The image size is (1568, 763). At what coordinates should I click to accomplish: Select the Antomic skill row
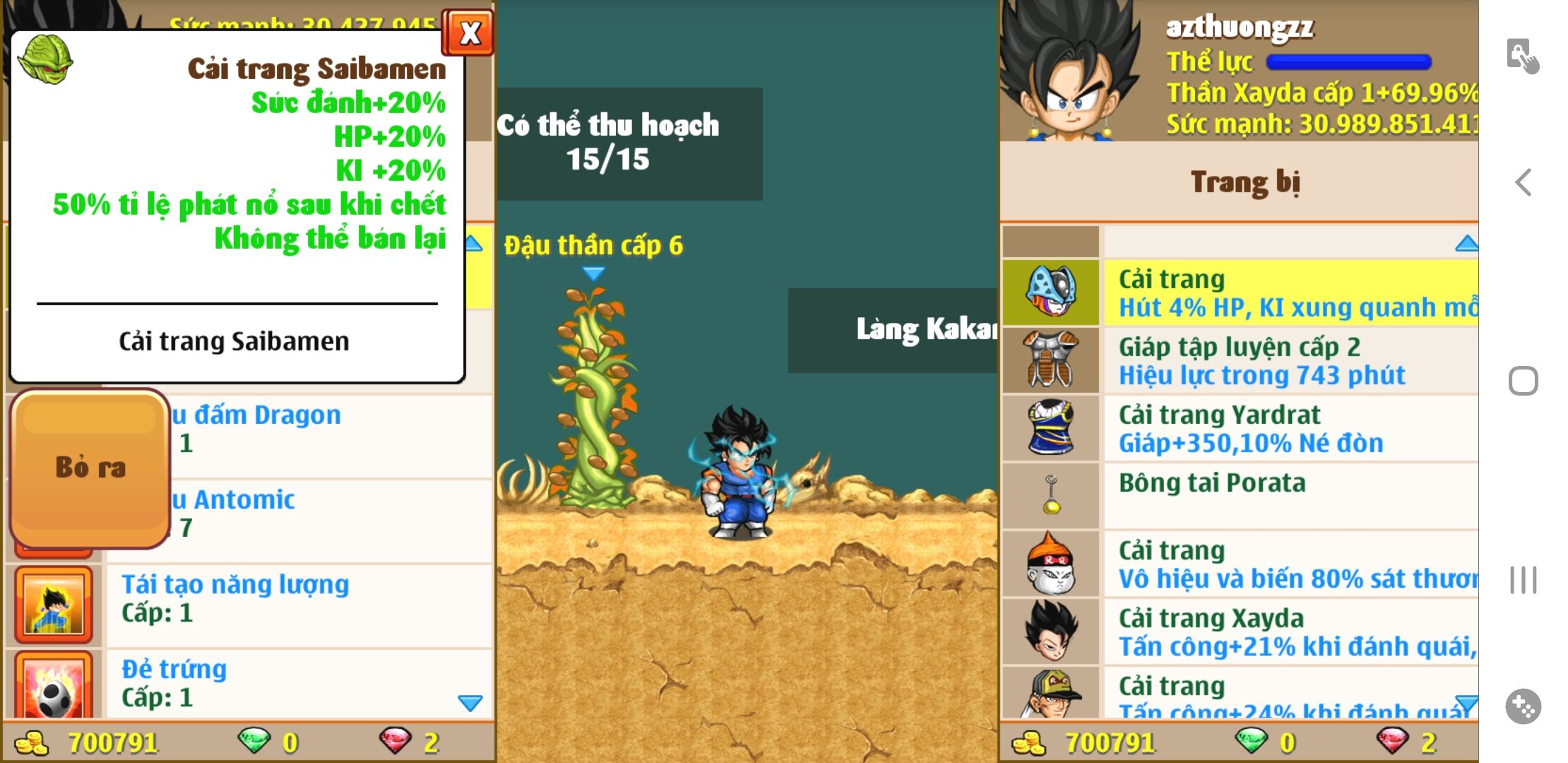331,514
